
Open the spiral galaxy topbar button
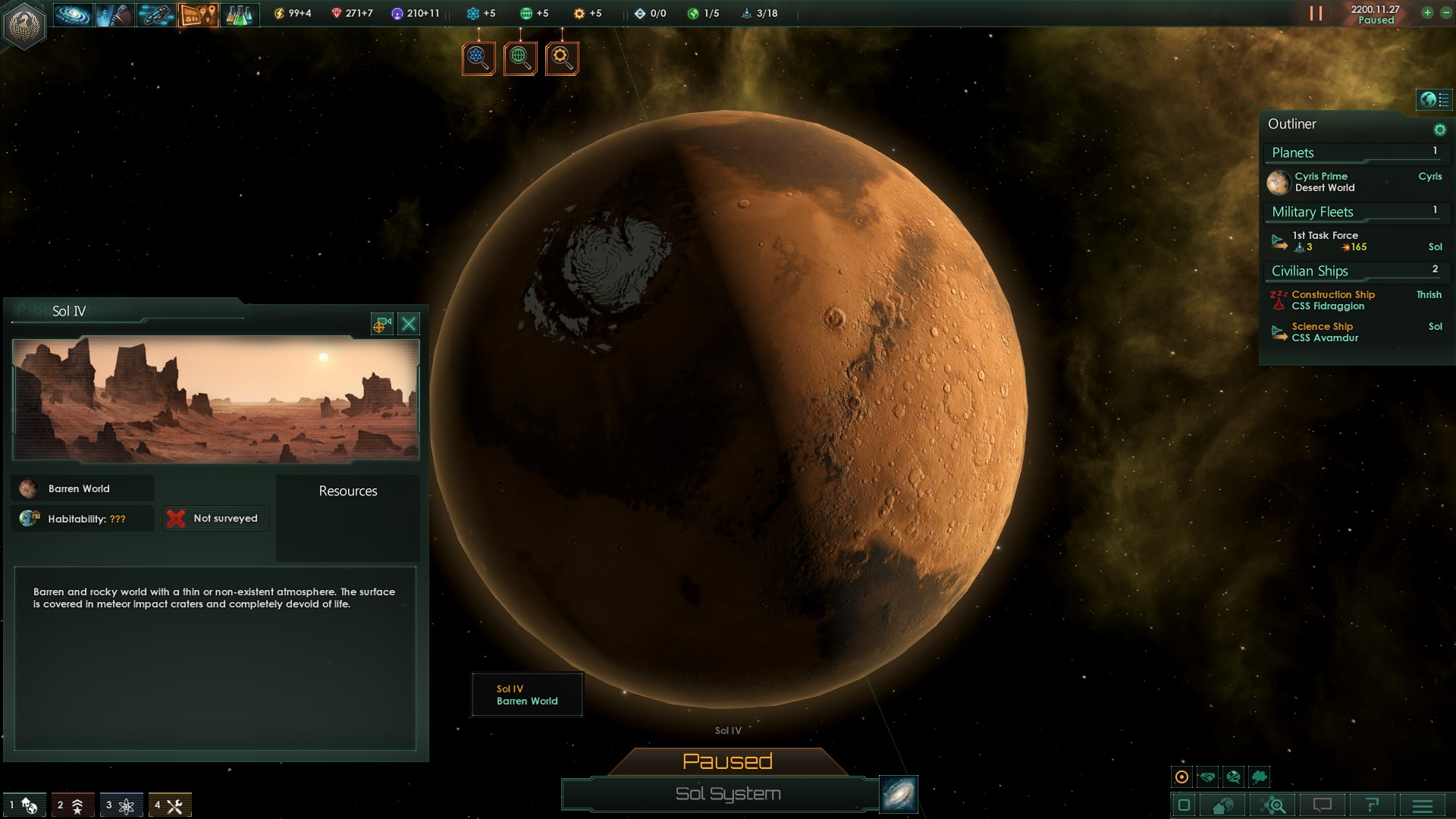[x=73, y=14]
